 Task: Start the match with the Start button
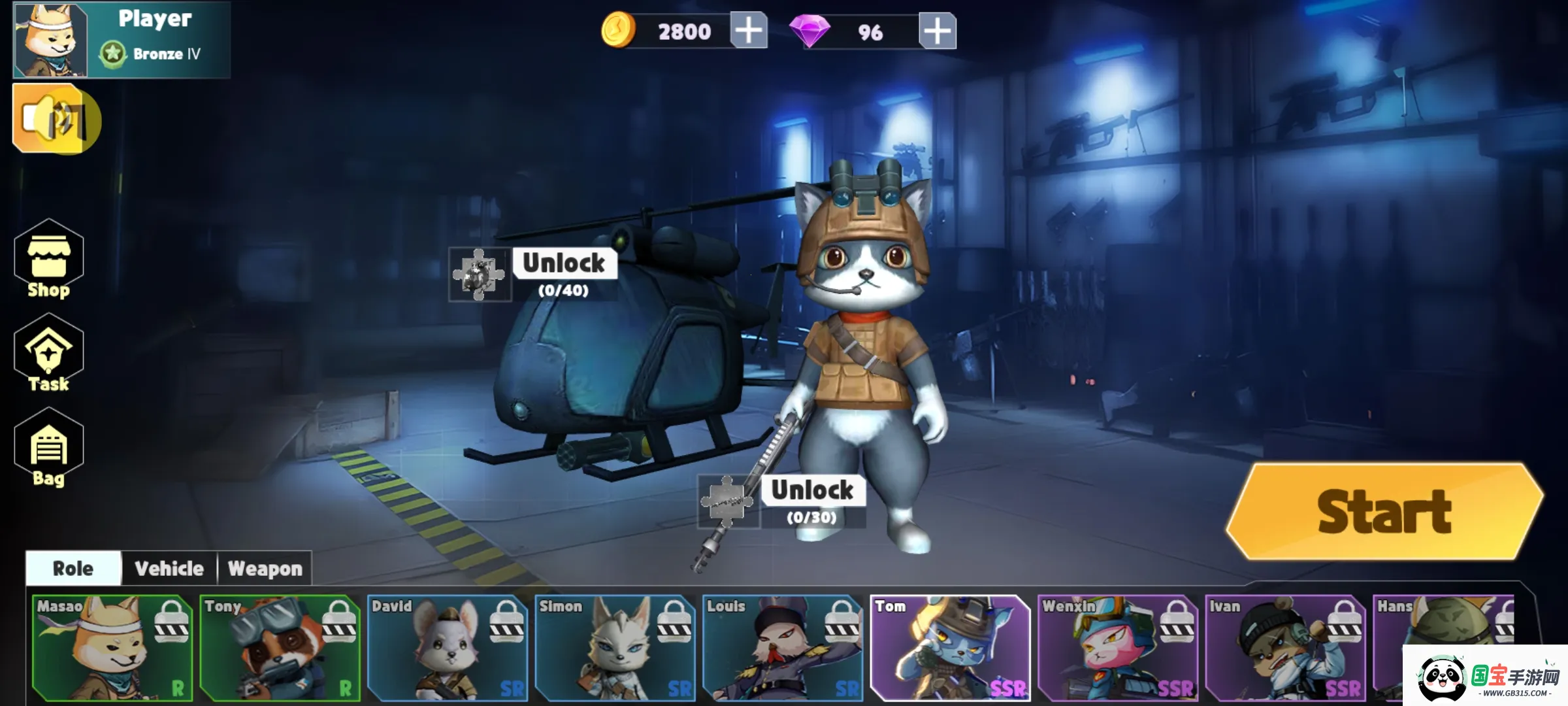coord(1384,511)
